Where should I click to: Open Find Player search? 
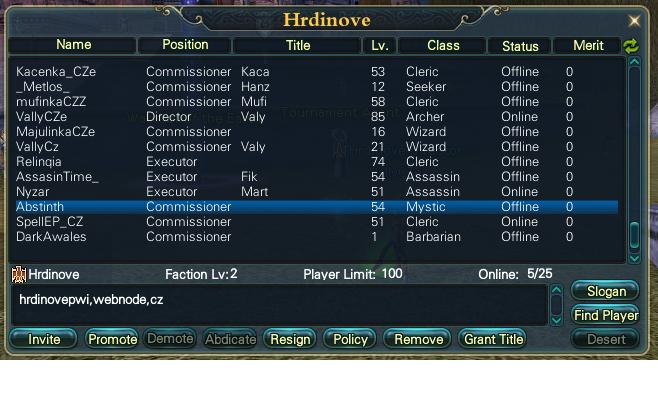[x=606, y=315]
